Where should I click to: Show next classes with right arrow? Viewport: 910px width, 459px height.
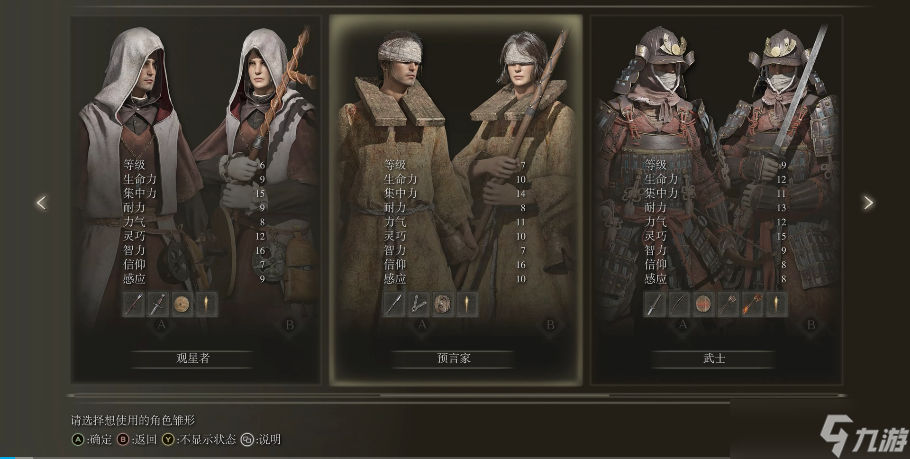pyautogui.click(x=868, y=203)
